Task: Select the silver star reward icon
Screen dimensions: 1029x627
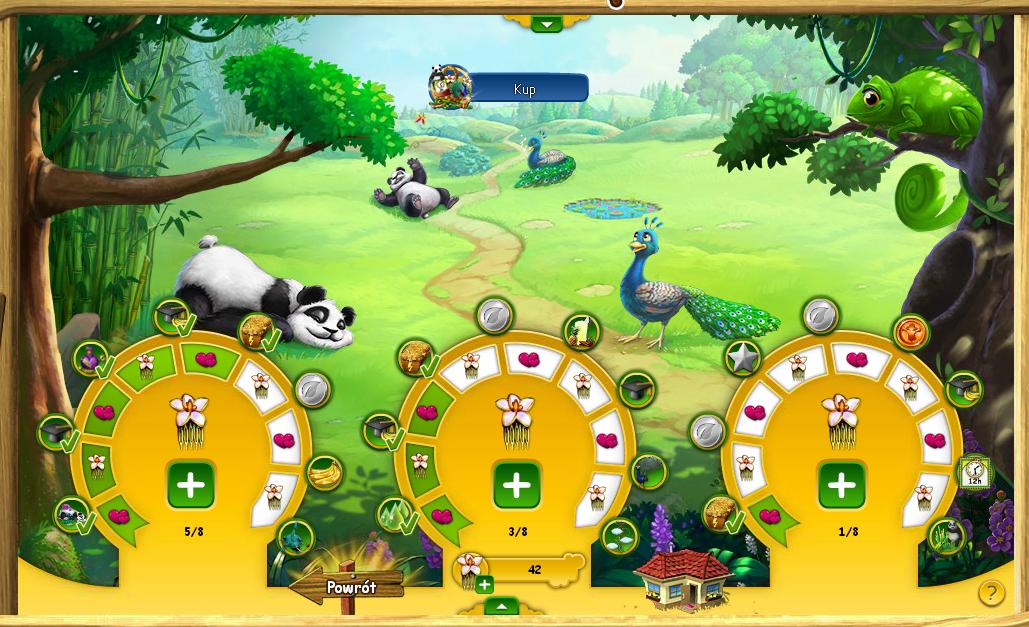Action: click(742, 358)
